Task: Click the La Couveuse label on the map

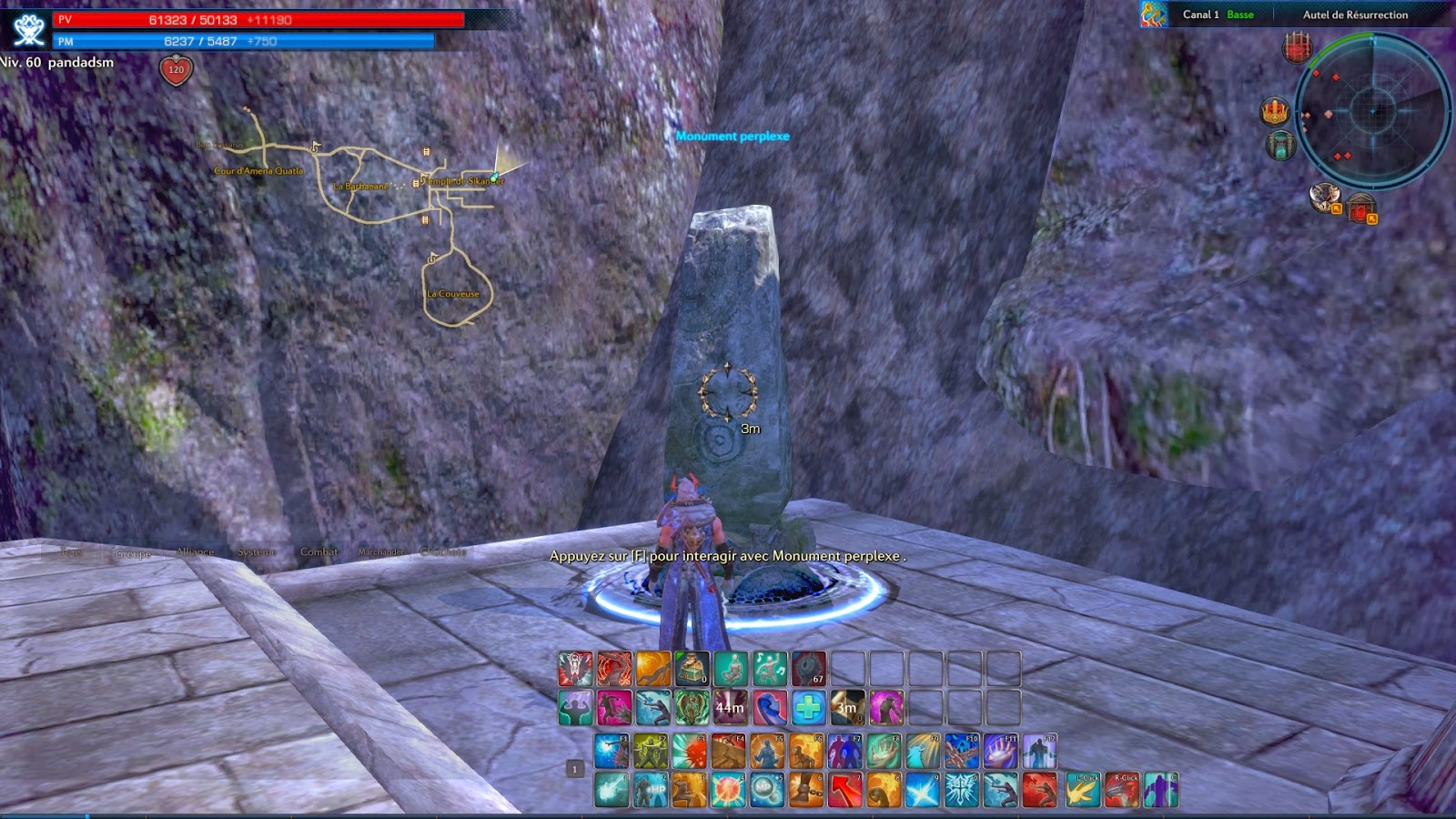Action: (455, 293)
